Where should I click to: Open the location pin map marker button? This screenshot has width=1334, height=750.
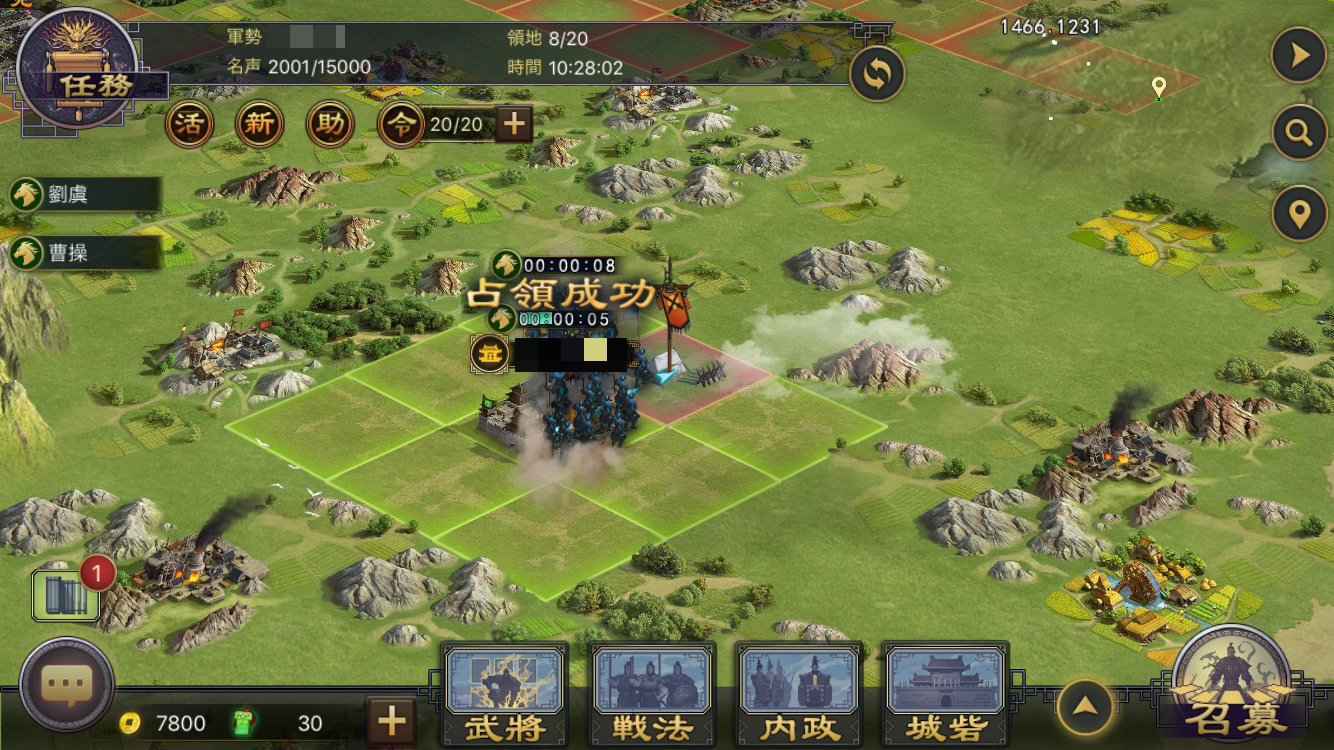(x=1298, y=213)
